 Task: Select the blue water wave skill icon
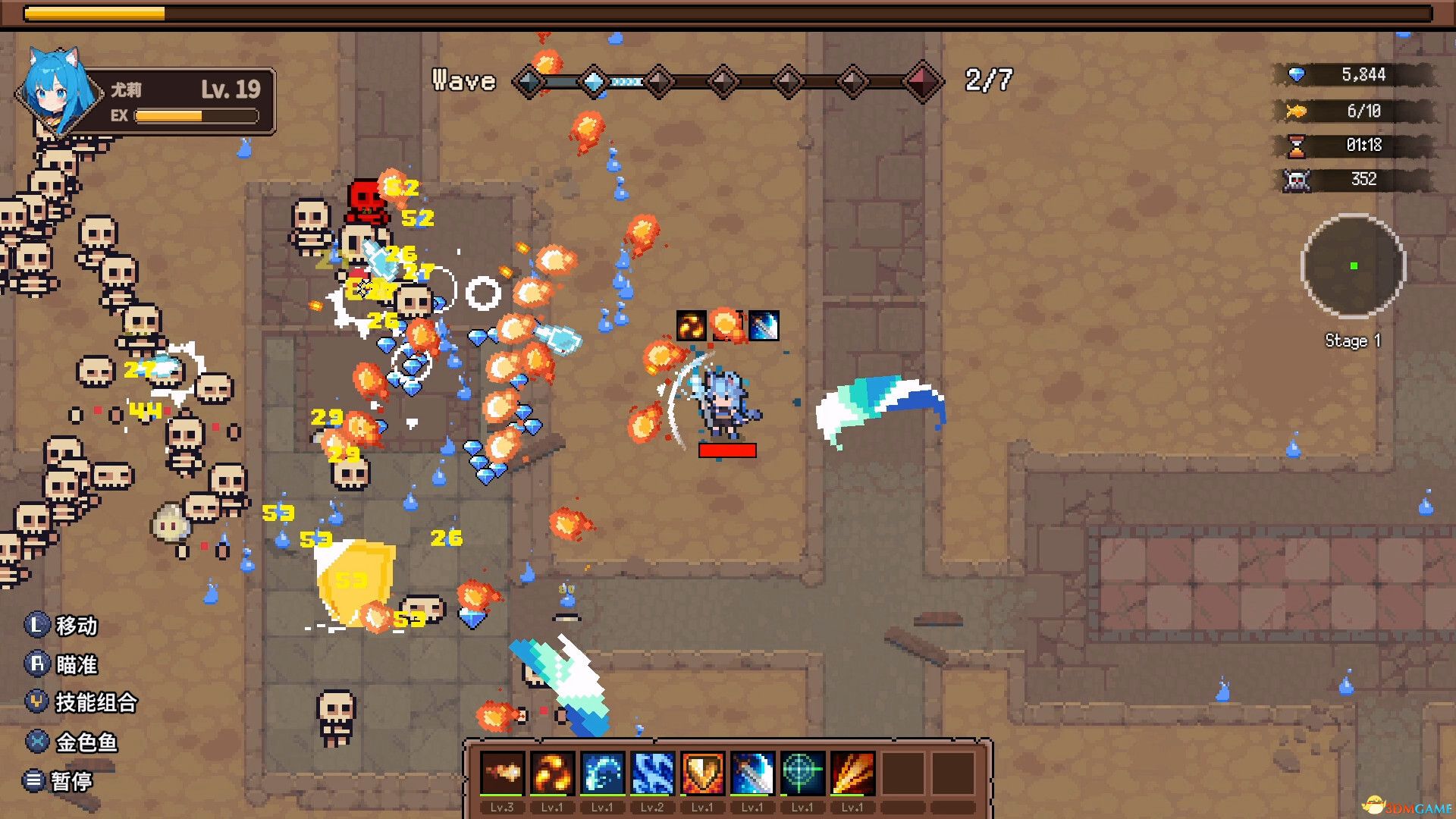pyautogui.click(x=603, y=772)
